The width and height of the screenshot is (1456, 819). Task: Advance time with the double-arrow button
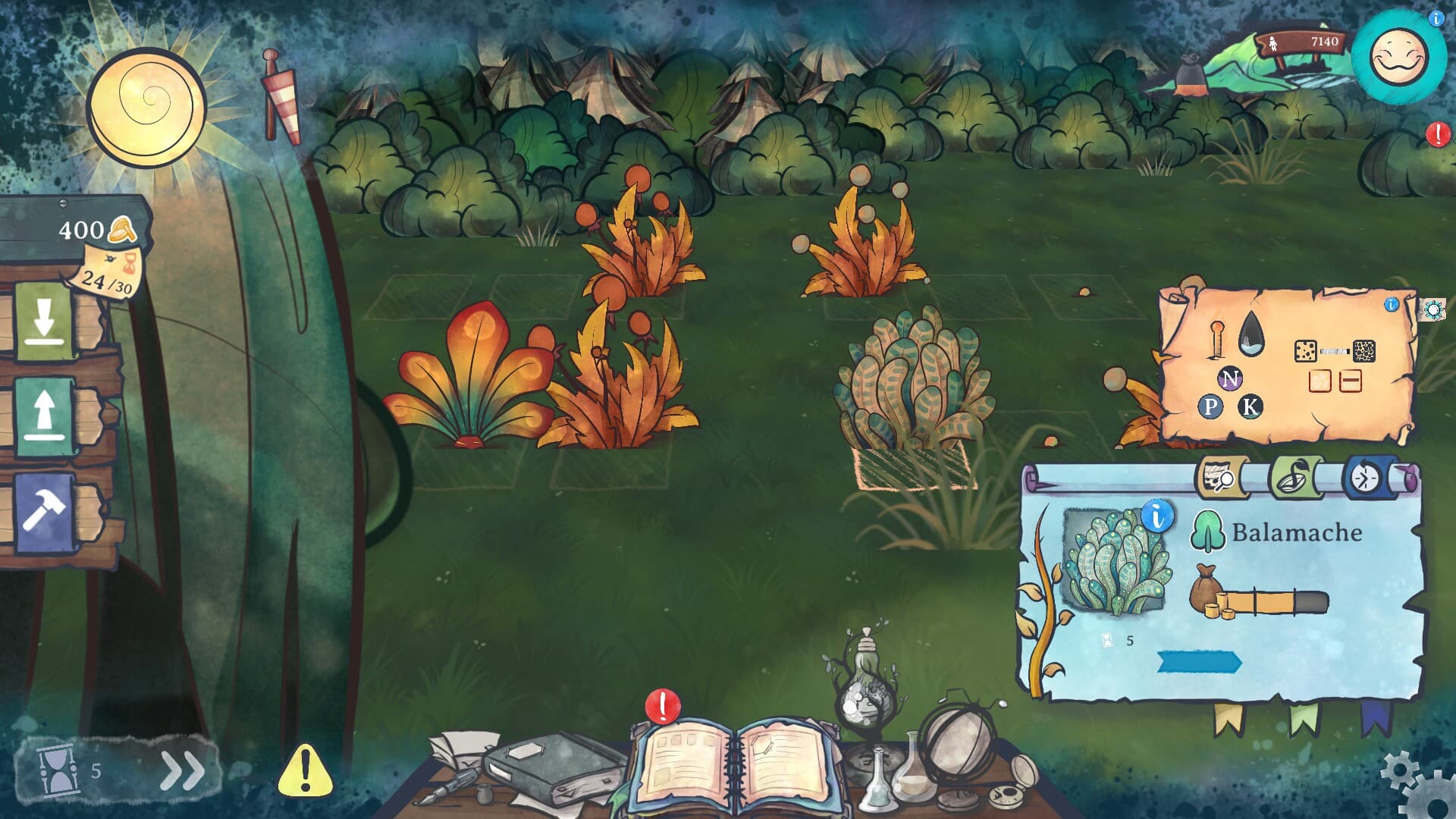tap(182, 770)
